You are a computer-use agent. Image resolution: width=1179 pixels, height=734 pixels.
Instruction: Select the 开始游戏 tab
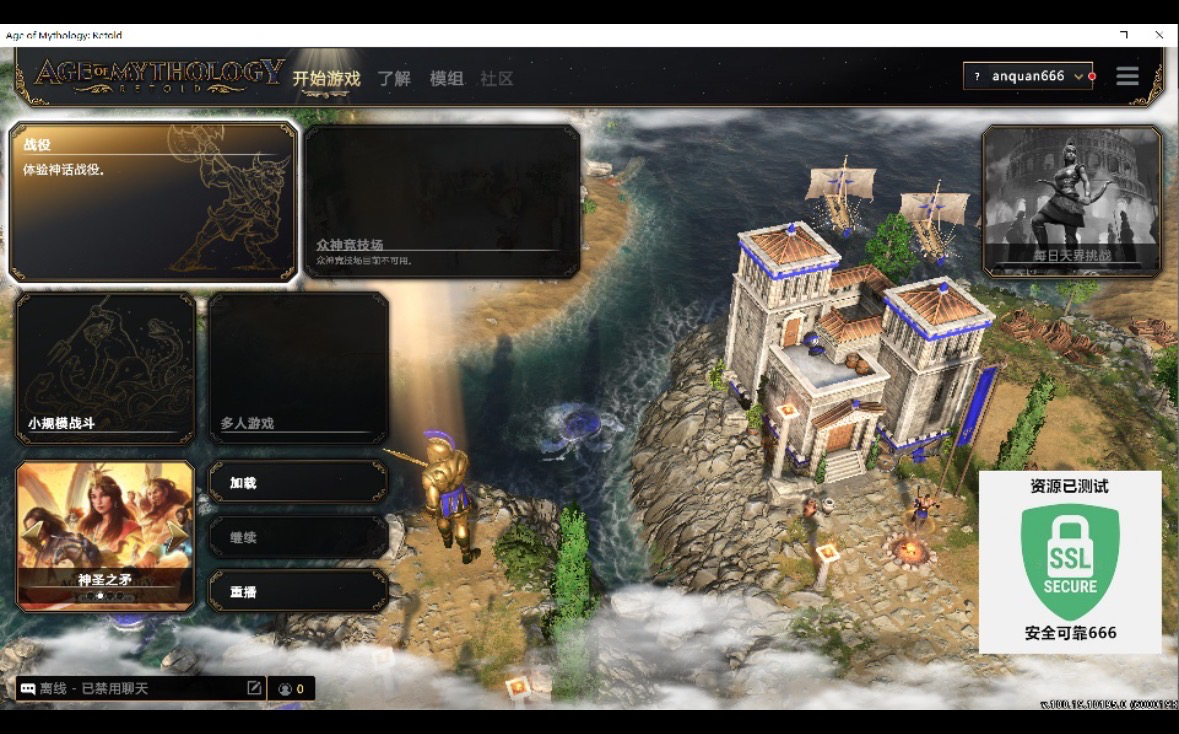point(326,78)
